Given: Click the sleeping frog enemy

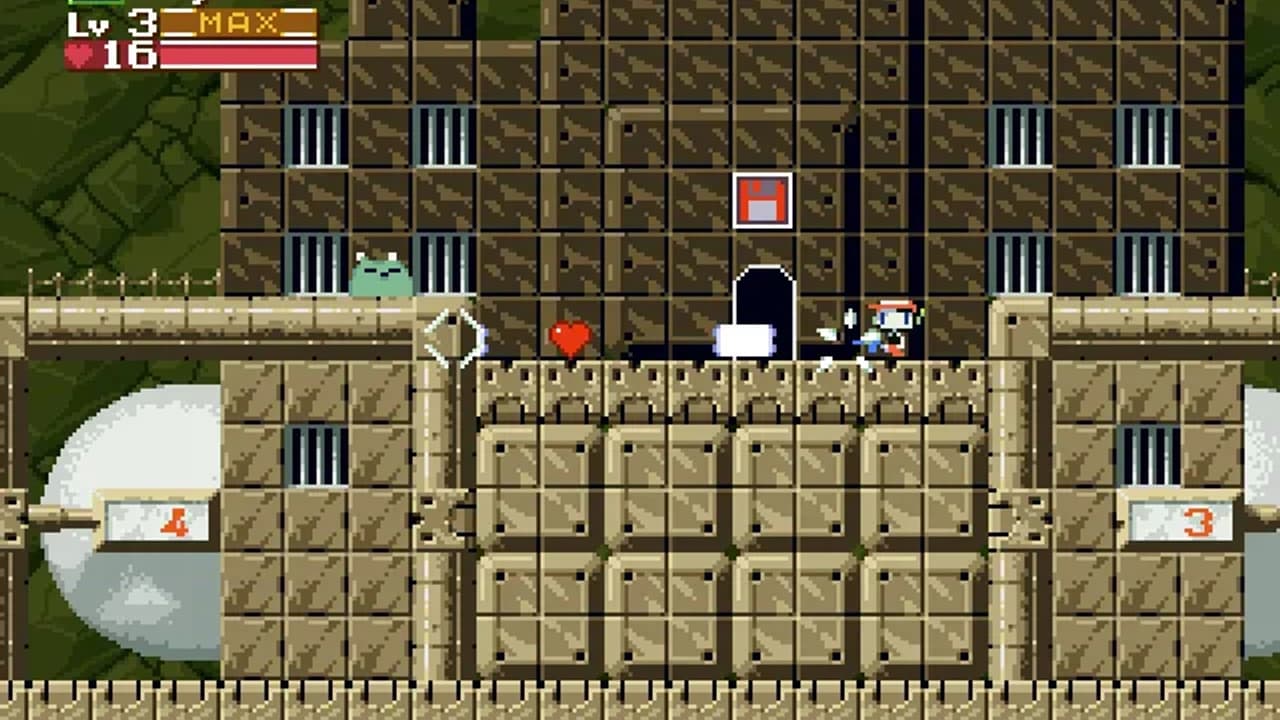Looking at the screenshot, I should (383, 275).
